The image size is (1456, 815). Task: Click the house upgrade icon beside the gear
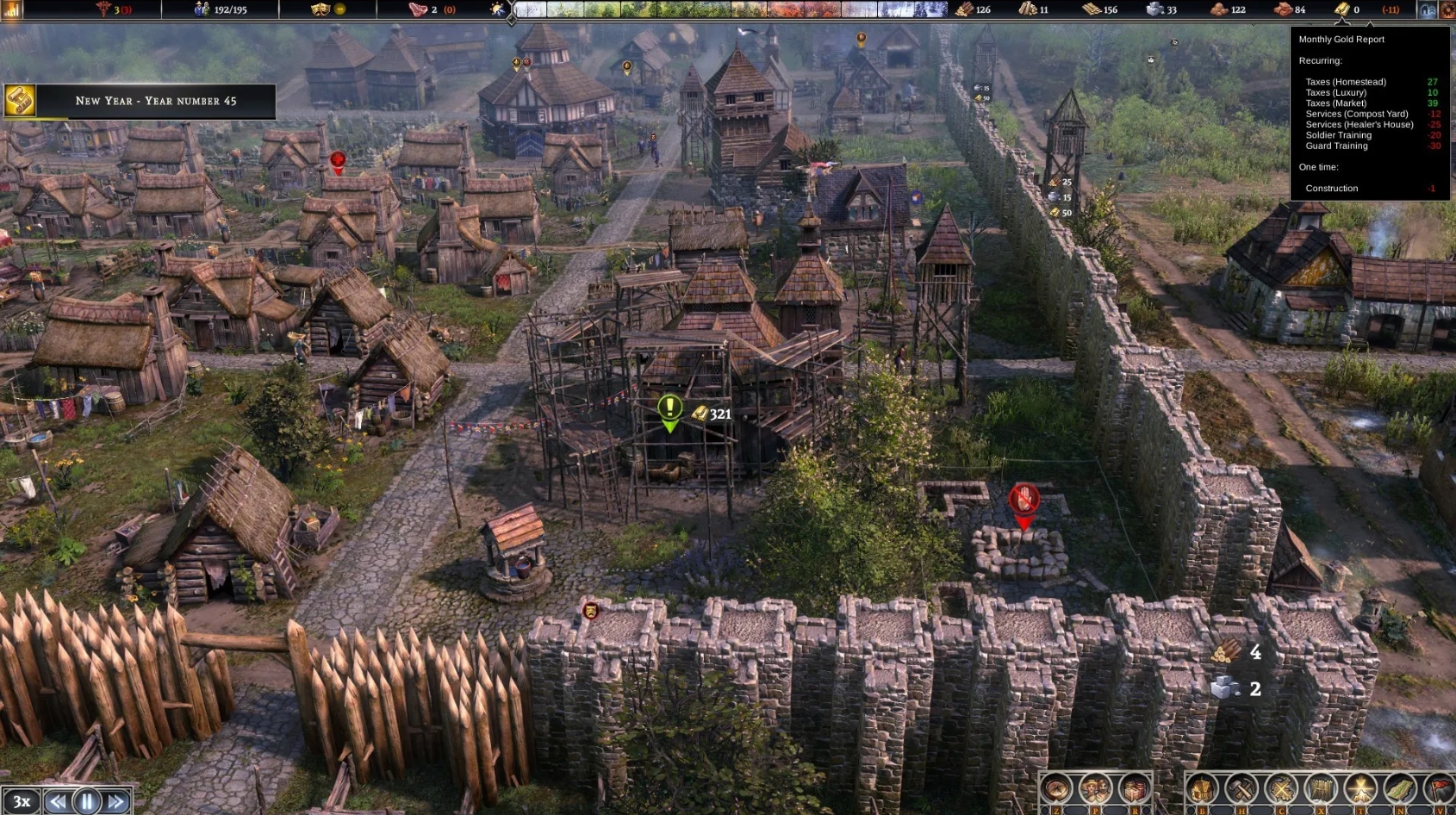point(1428,9)
